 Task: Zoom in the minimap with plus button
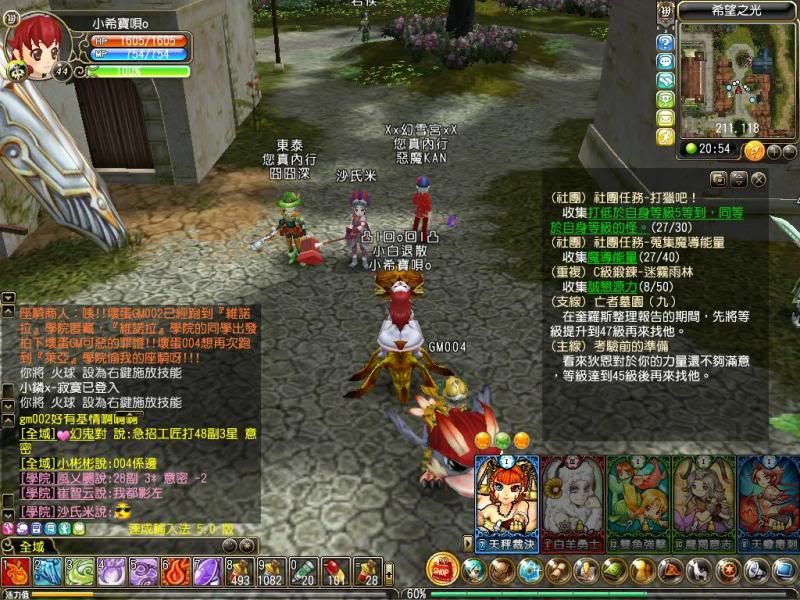pyautogui.click(x=774, y=151)
